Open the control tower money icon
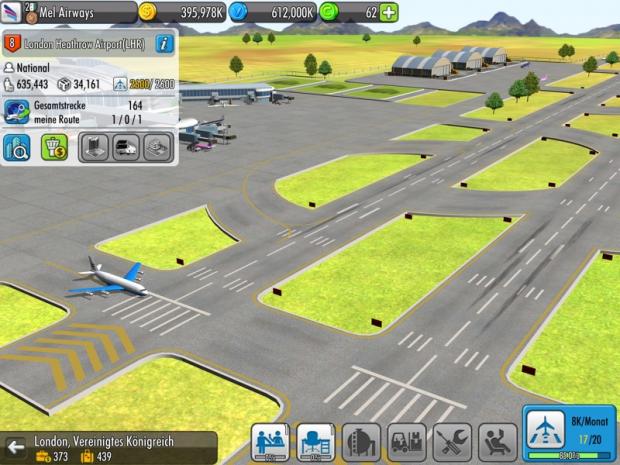620x465 pixels. pos(54,148)
